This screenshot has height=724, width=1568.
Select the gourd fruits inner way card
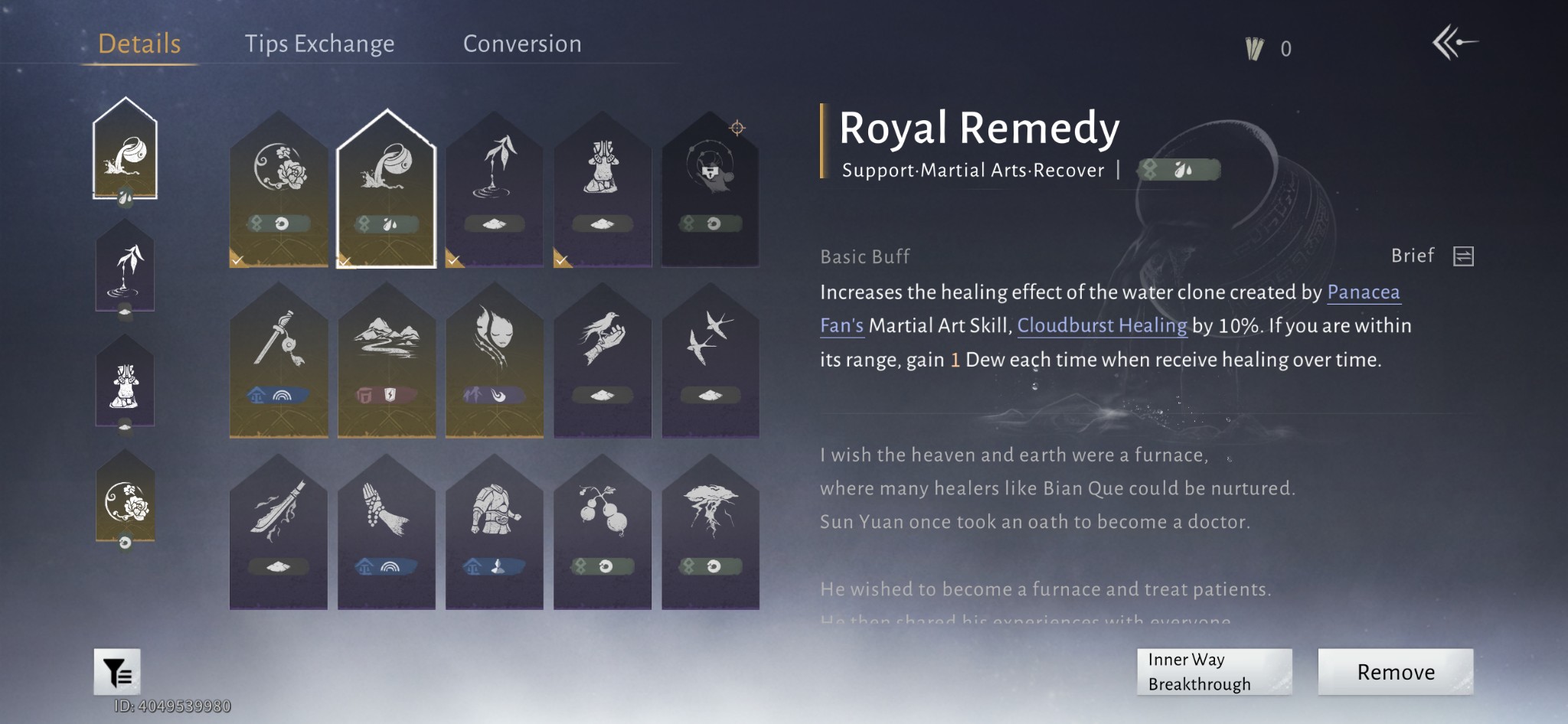point(603,532)
